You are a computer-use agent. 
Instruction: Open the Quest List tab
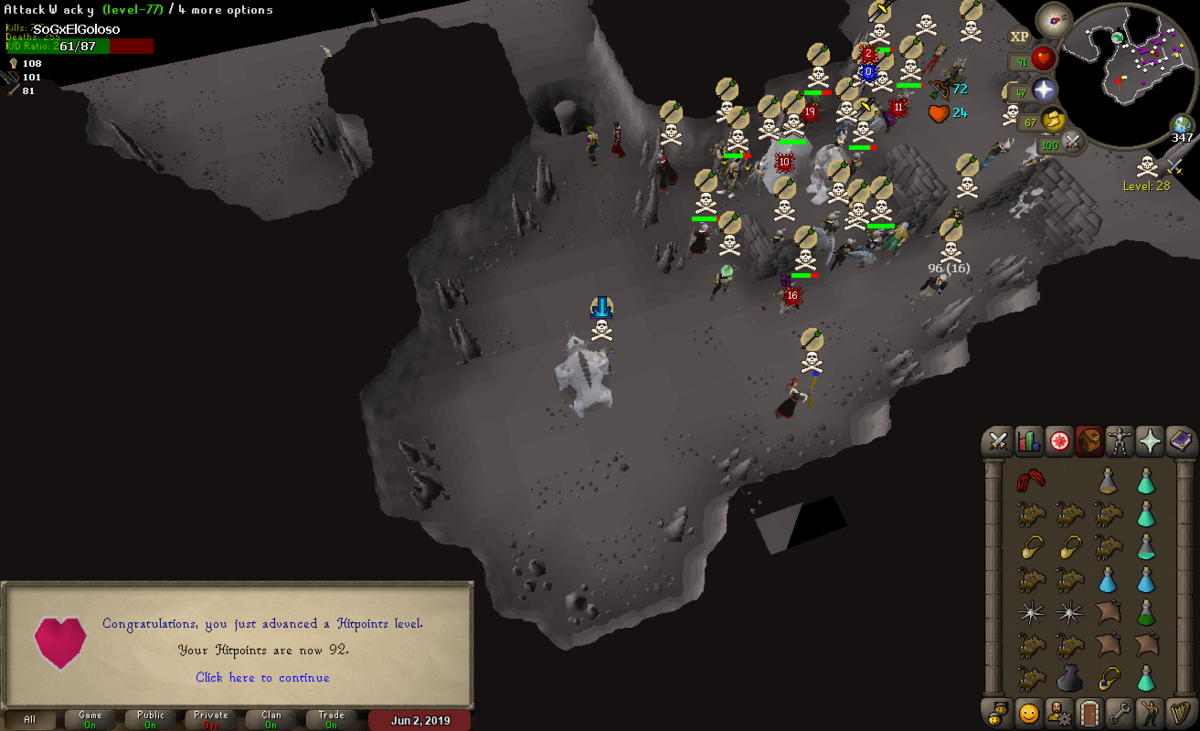1059,441
